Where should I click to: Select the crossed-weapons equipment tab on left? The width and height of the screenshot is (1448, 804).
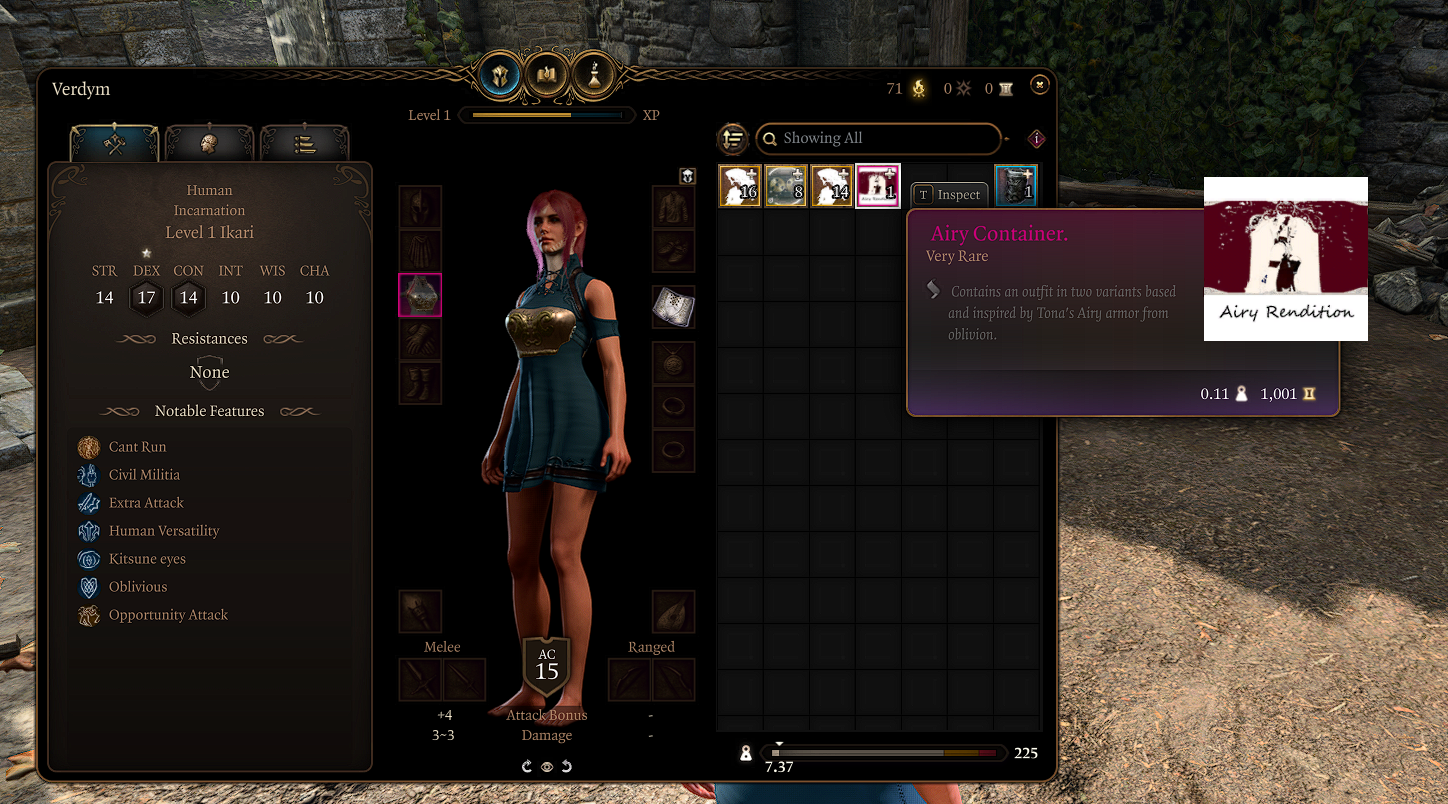pyautogui.click(x=113, y=144)
